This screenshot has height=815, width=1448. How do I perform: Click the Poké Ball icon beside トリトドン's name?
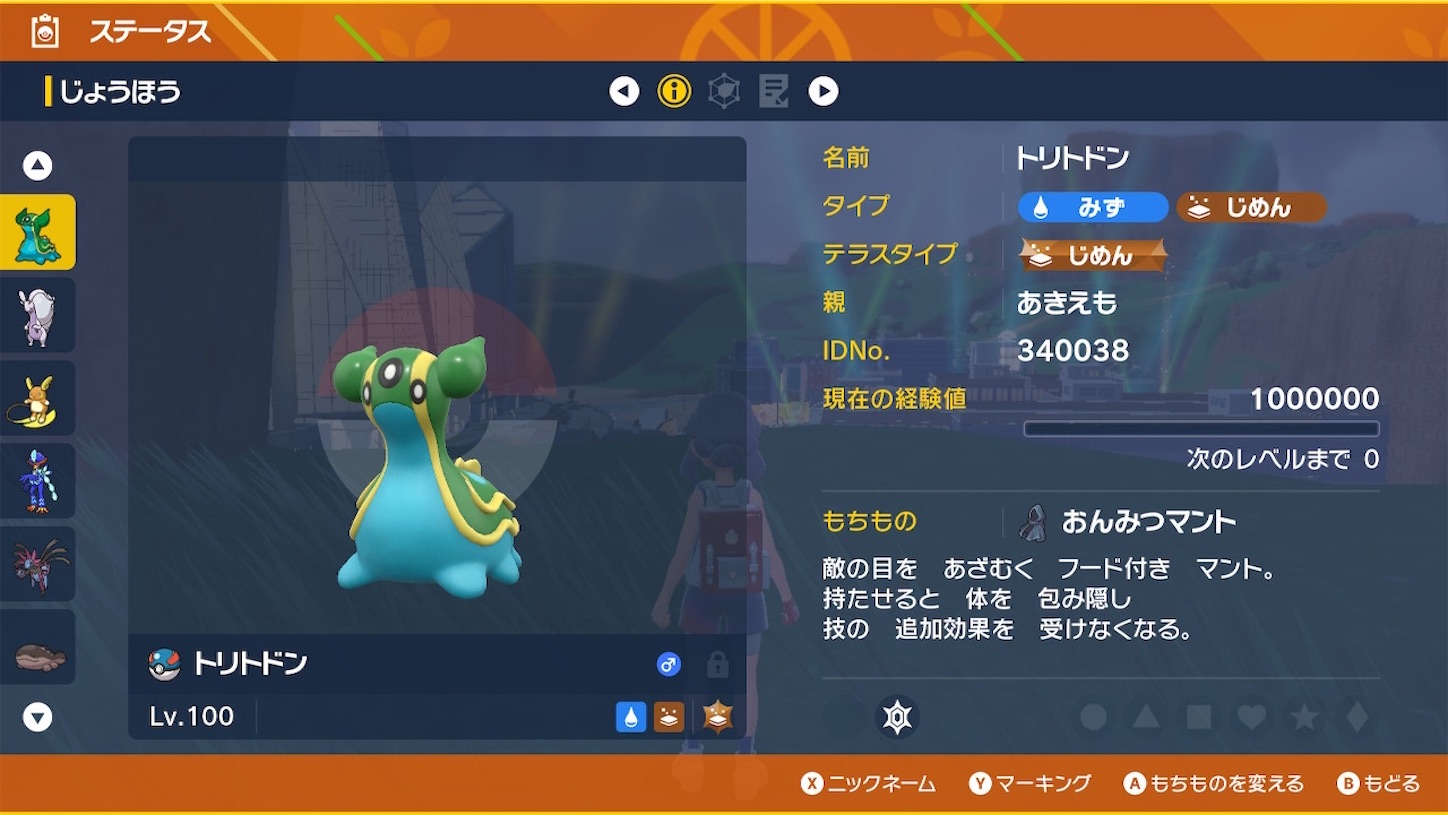click(x=163, y=664)
